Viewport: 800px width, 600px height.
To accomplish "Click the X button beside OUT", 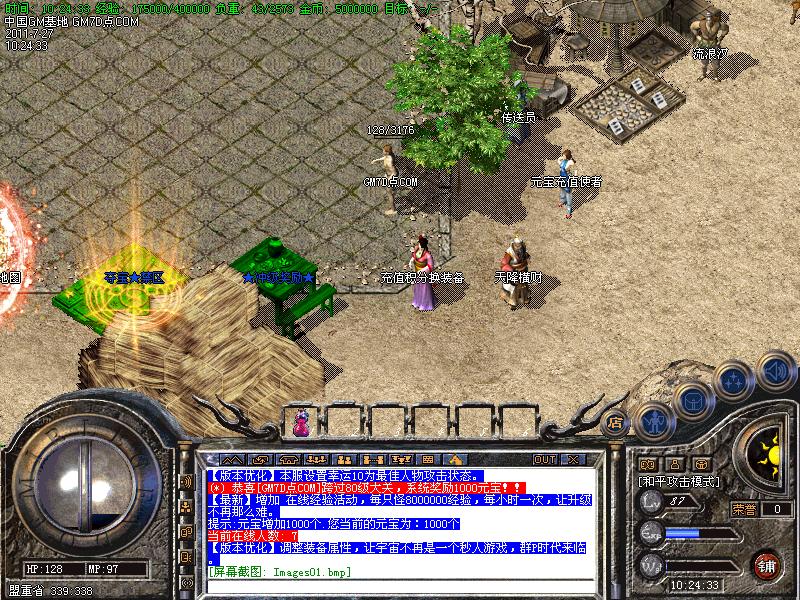I will pos(573,459).
